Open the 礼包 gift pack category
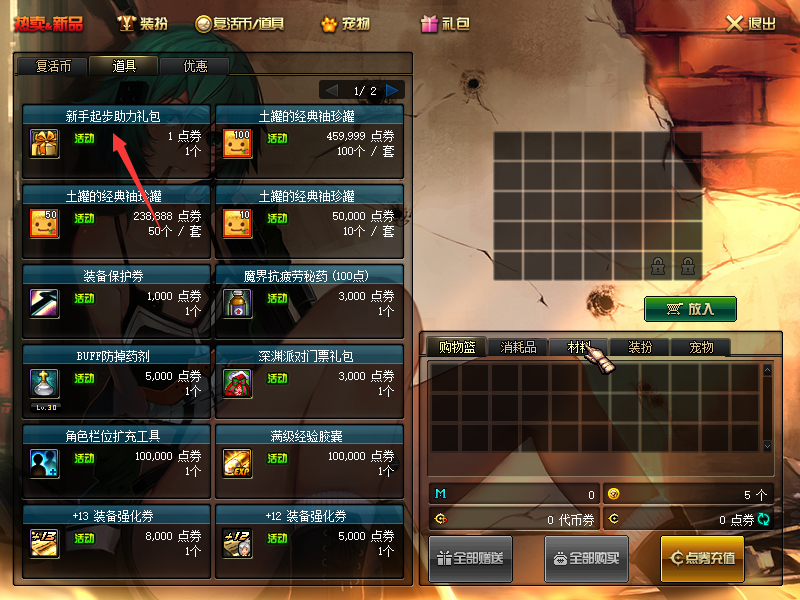800x600 pixels. pyautogui.click(x=445, y=23)
